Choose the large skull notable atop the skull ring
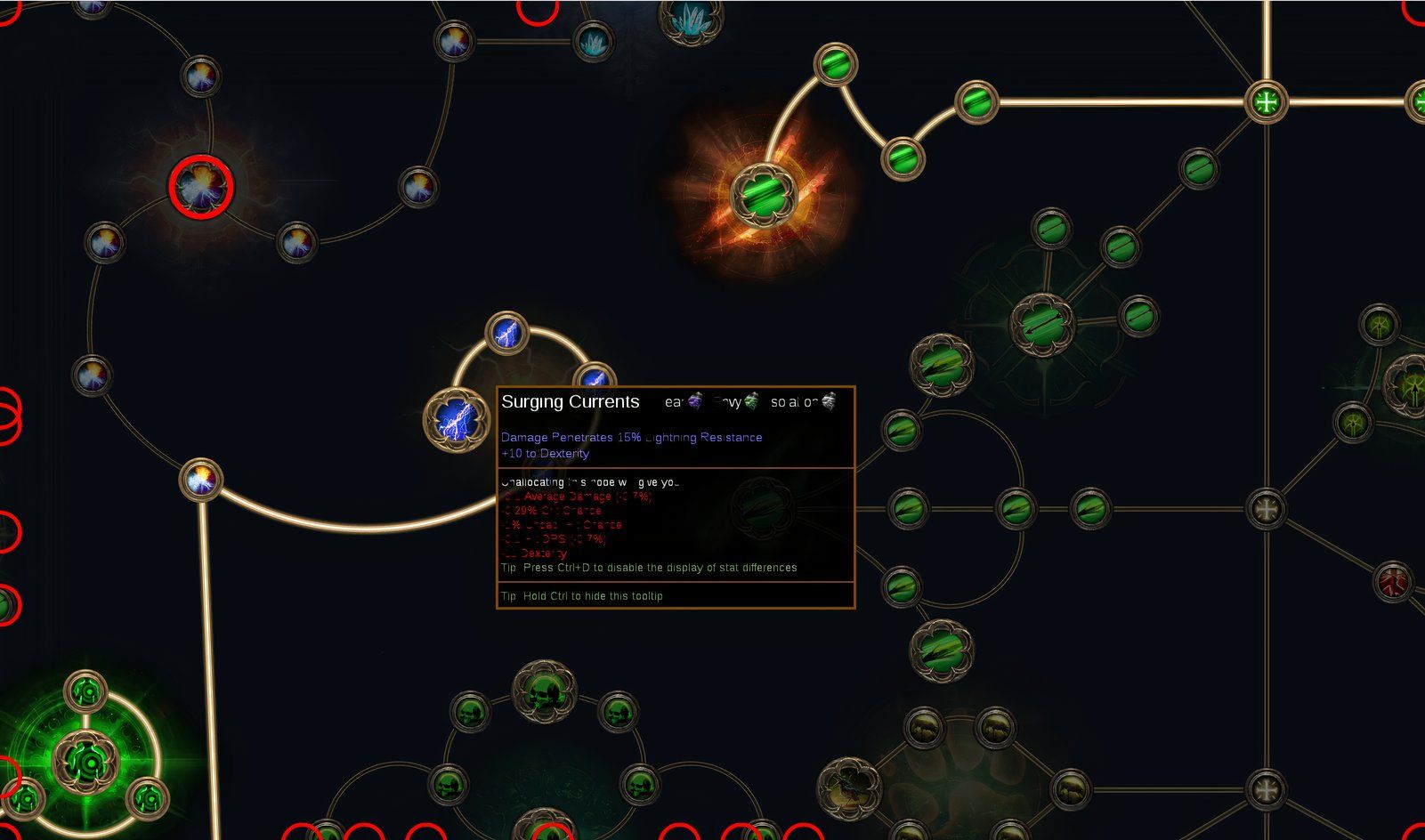Image resolution: width=1425 pixels, height=840 pixels. click(x=544, y=689)
